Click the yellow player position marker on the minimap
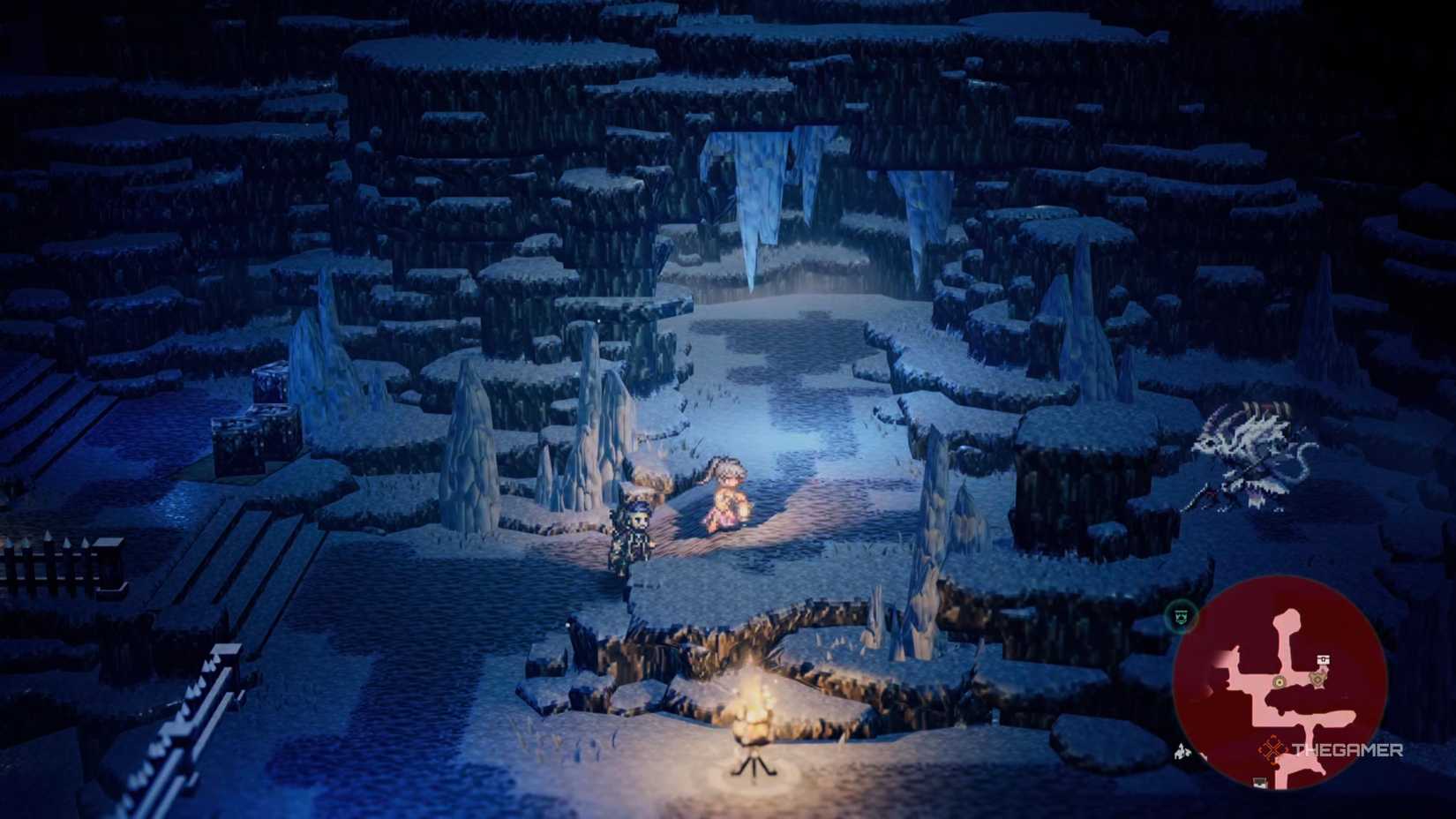The image size is (1456, 819). click(x=1279, y=682)
